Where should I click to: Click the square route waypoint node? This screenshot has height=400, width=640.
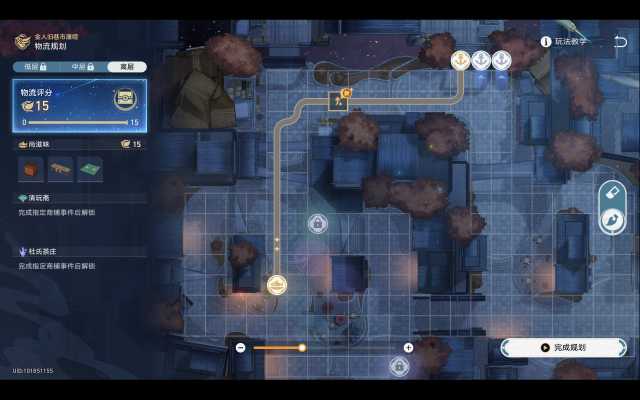pyautogui.click(x=338, y=100)
